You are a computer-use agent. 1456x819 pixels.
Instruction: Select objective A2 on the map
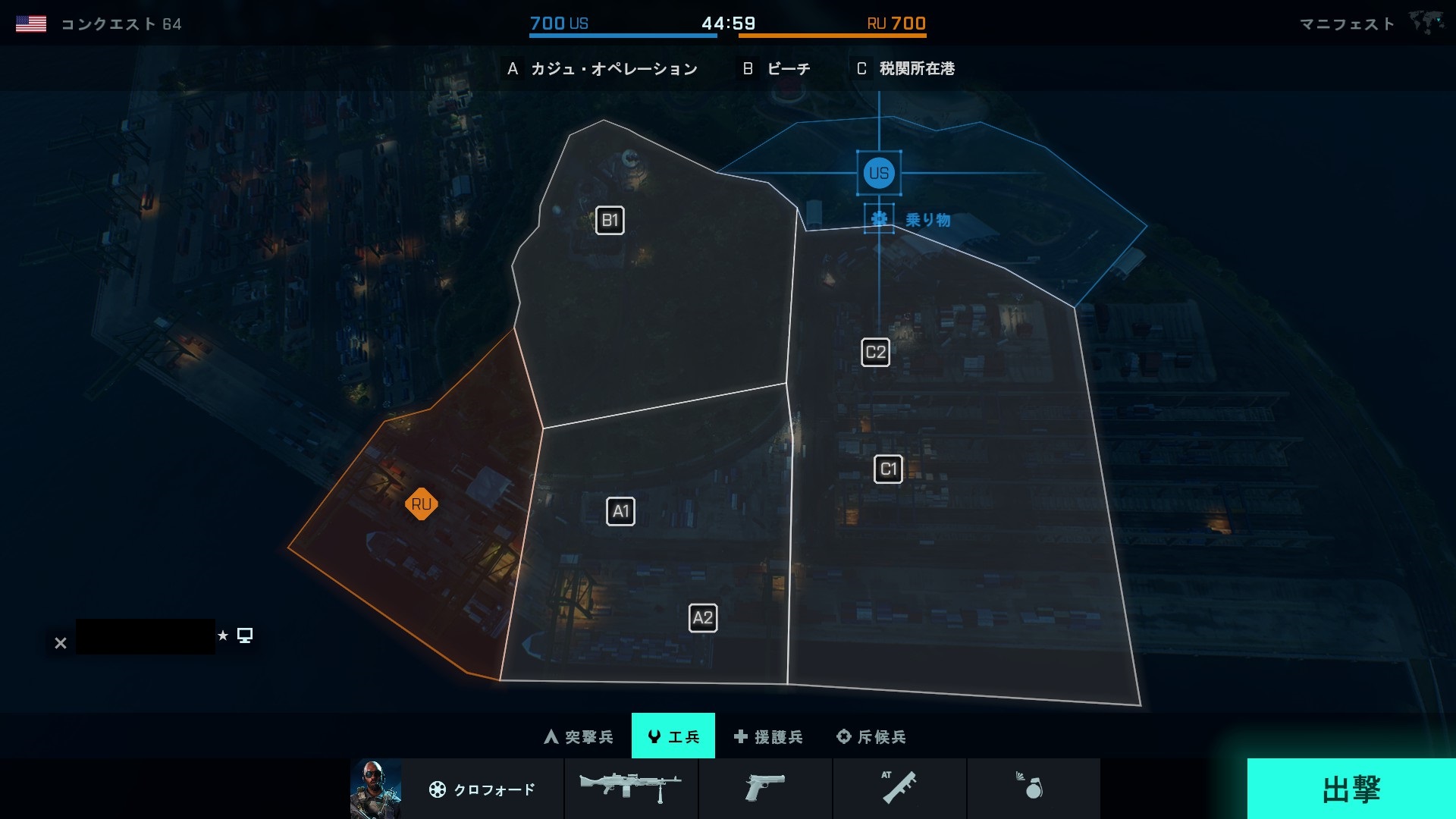[x=702, y=618]
